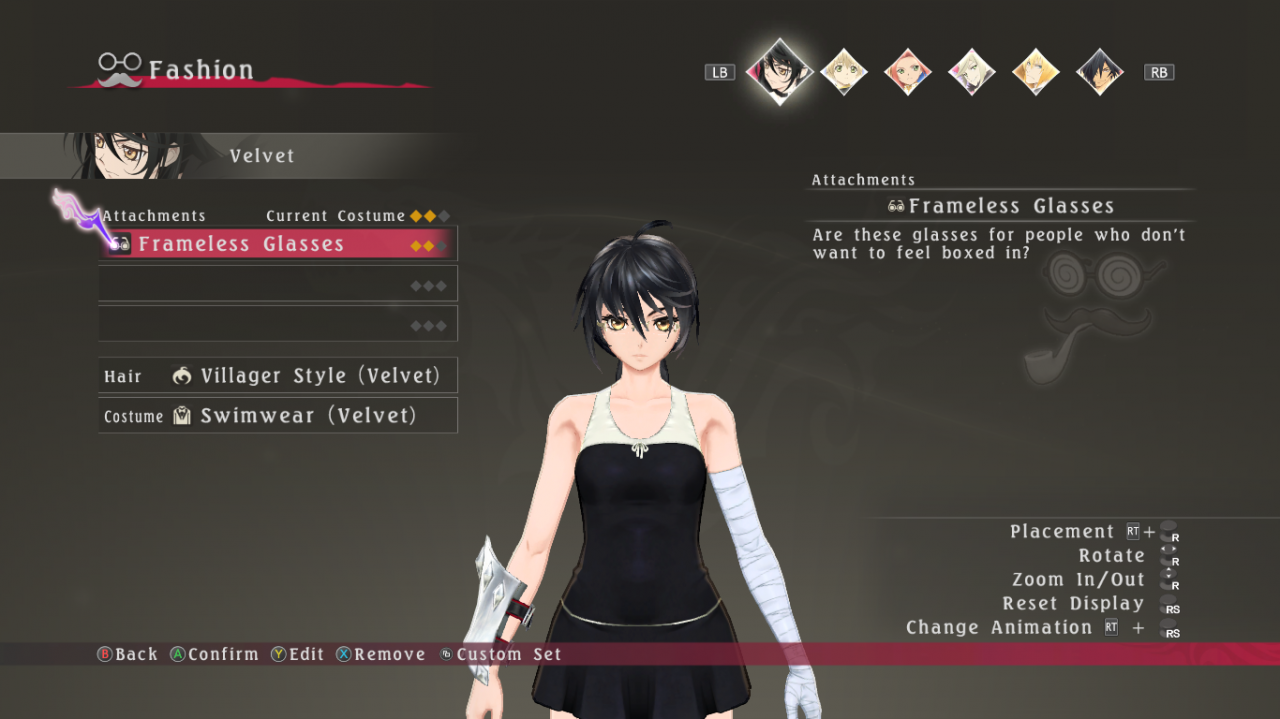This screenshot has height=719, width=1280.
Task: Choose Edit in the bottom bar
Action: pos(298,654)
